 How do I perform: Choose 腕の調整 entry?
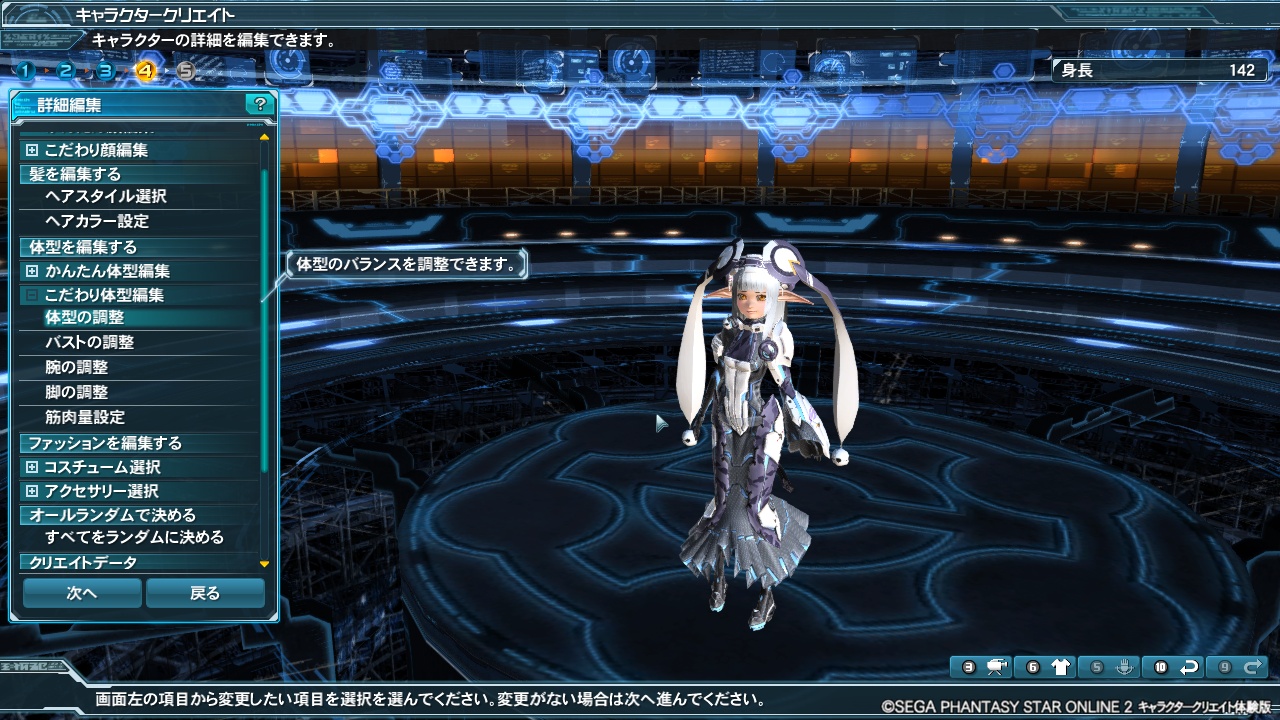point(77,367)
